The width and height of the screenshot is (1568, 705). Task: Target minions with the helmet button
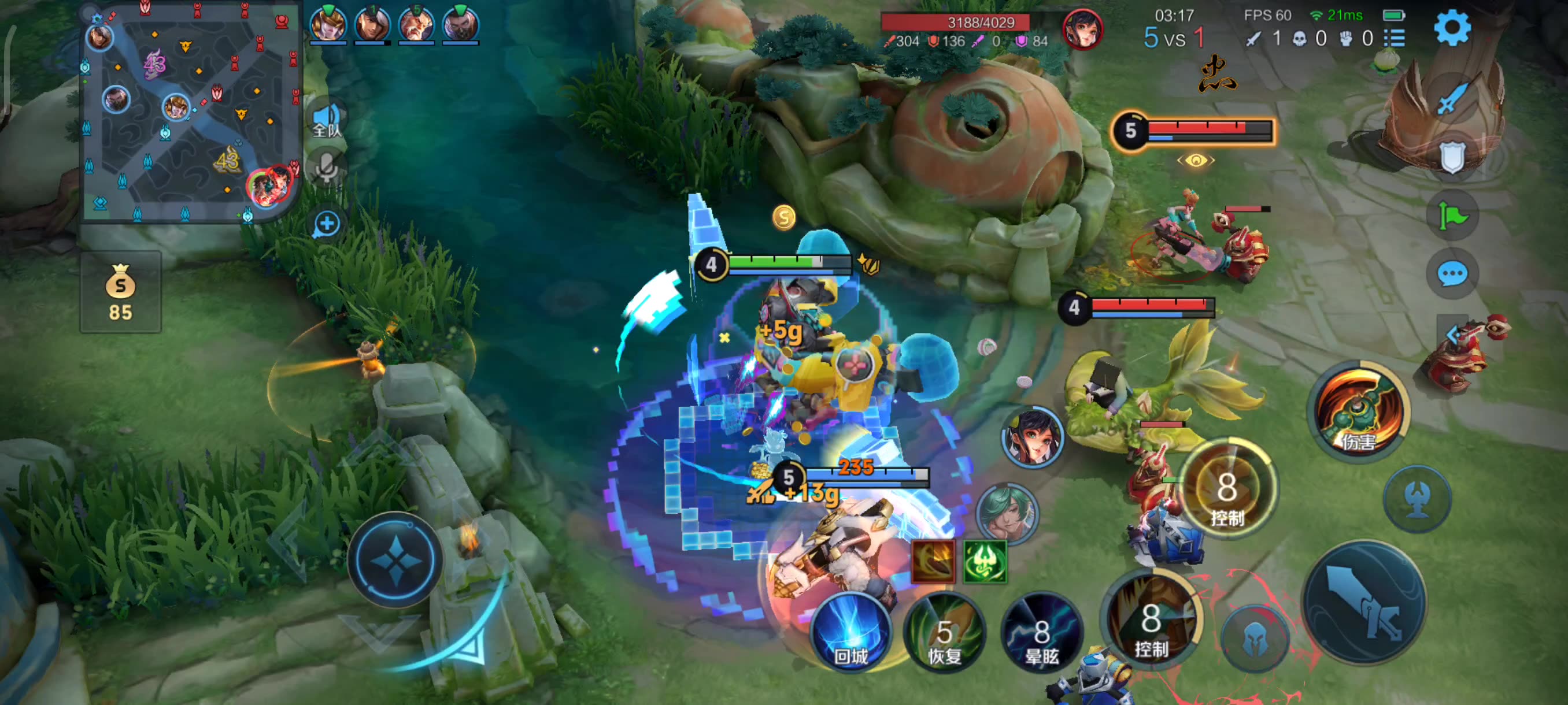coord(1255,639)
